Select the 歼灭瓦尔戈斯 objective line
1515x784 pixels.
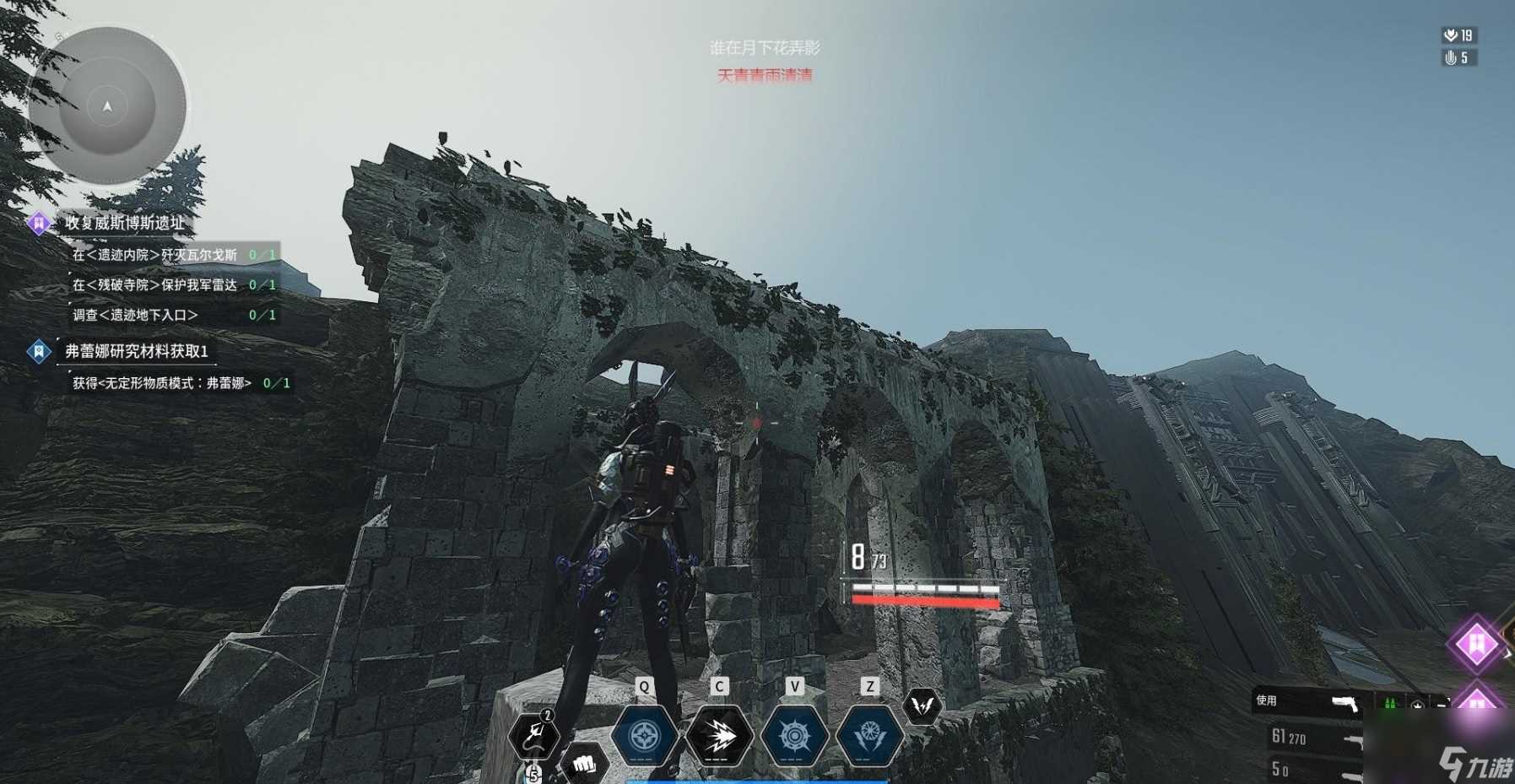(154, 254)
